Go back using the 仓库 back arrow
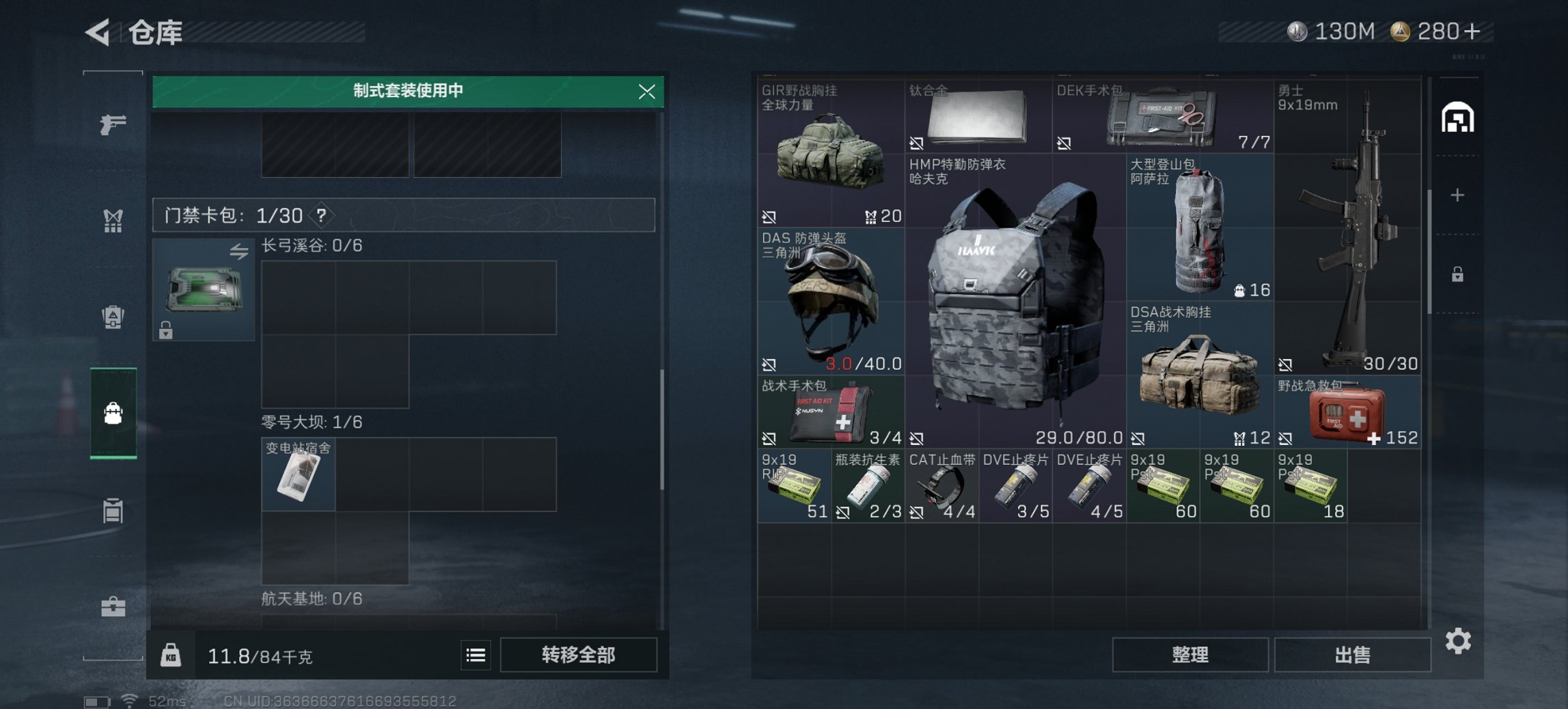Image resolution: width=1568 pixels, height=709 pixels. [98, 32]
